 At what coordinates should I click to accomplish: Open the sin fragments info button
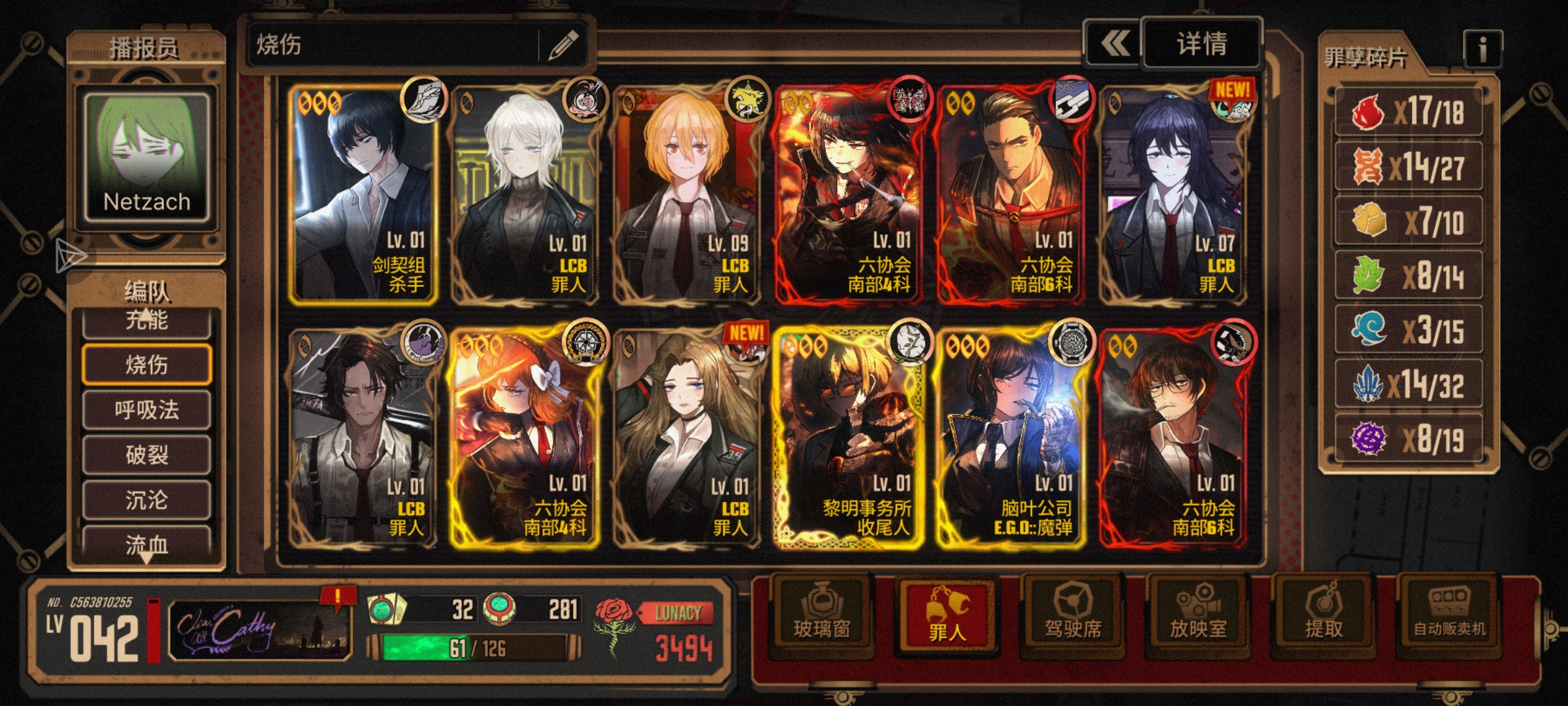[x=1482, y=49]
